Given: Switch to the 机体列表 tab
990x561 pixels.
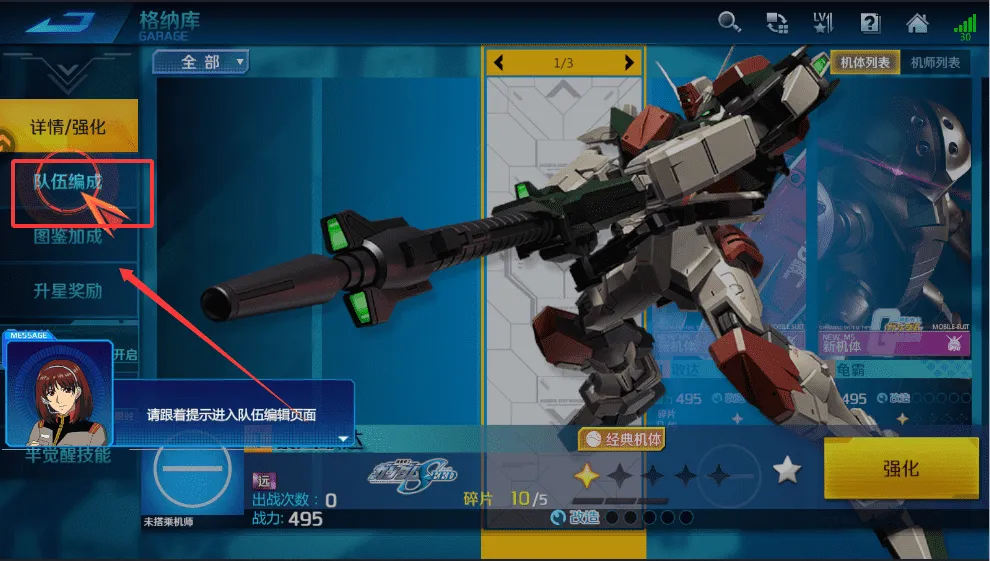Looking at the screenshot, I should pyautogui.click(x=865, y=63).
